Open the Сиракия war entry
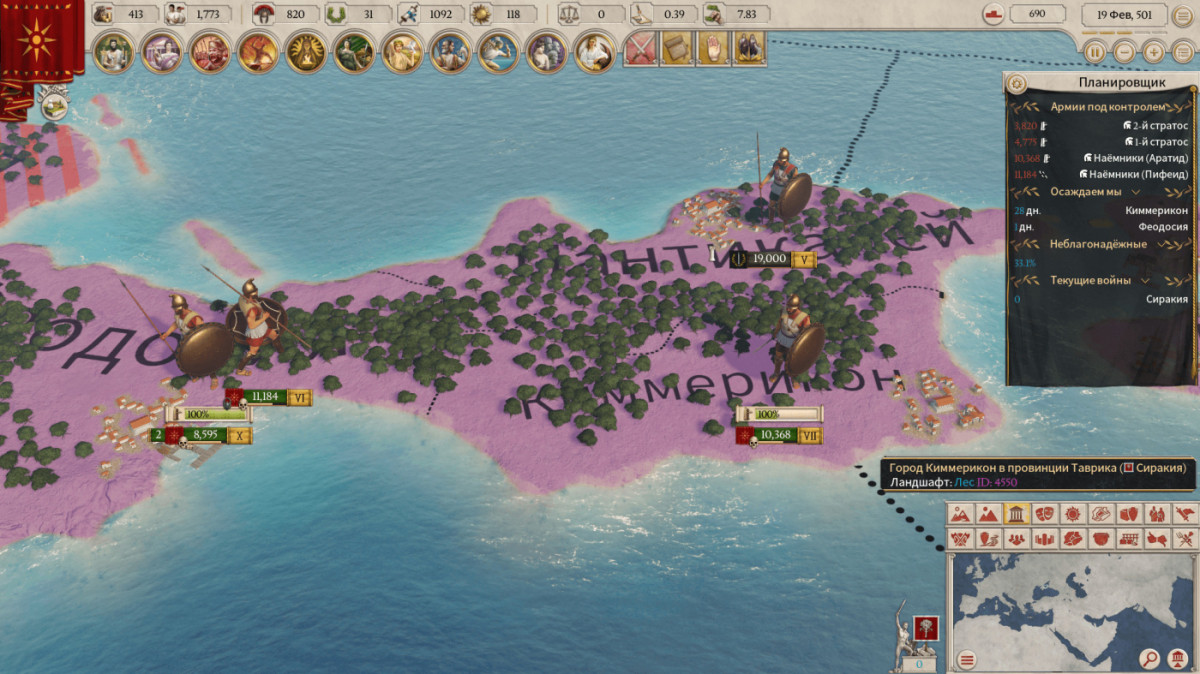This screenshot has width=1200, height=674. tap(1166, 298)
